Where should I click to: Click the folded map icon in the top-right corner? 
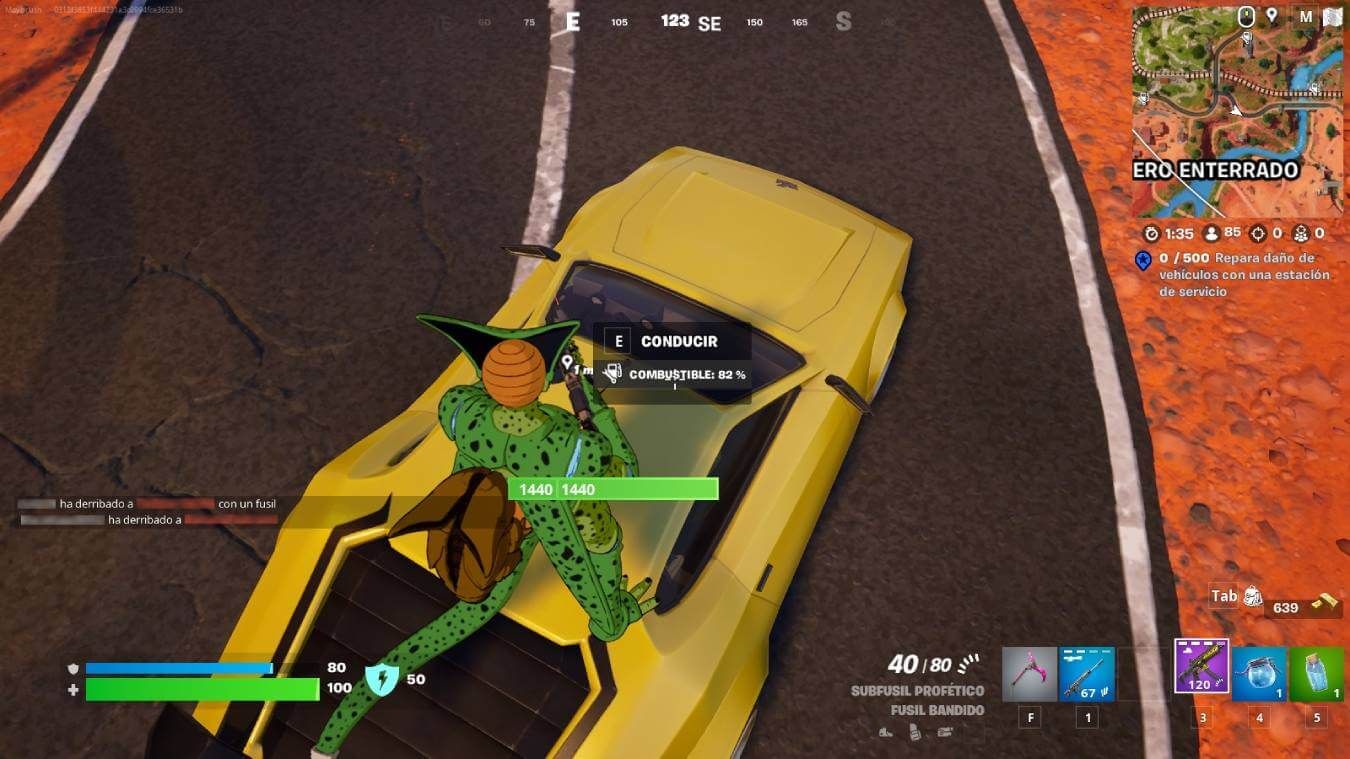click(x=1333, y=15)
